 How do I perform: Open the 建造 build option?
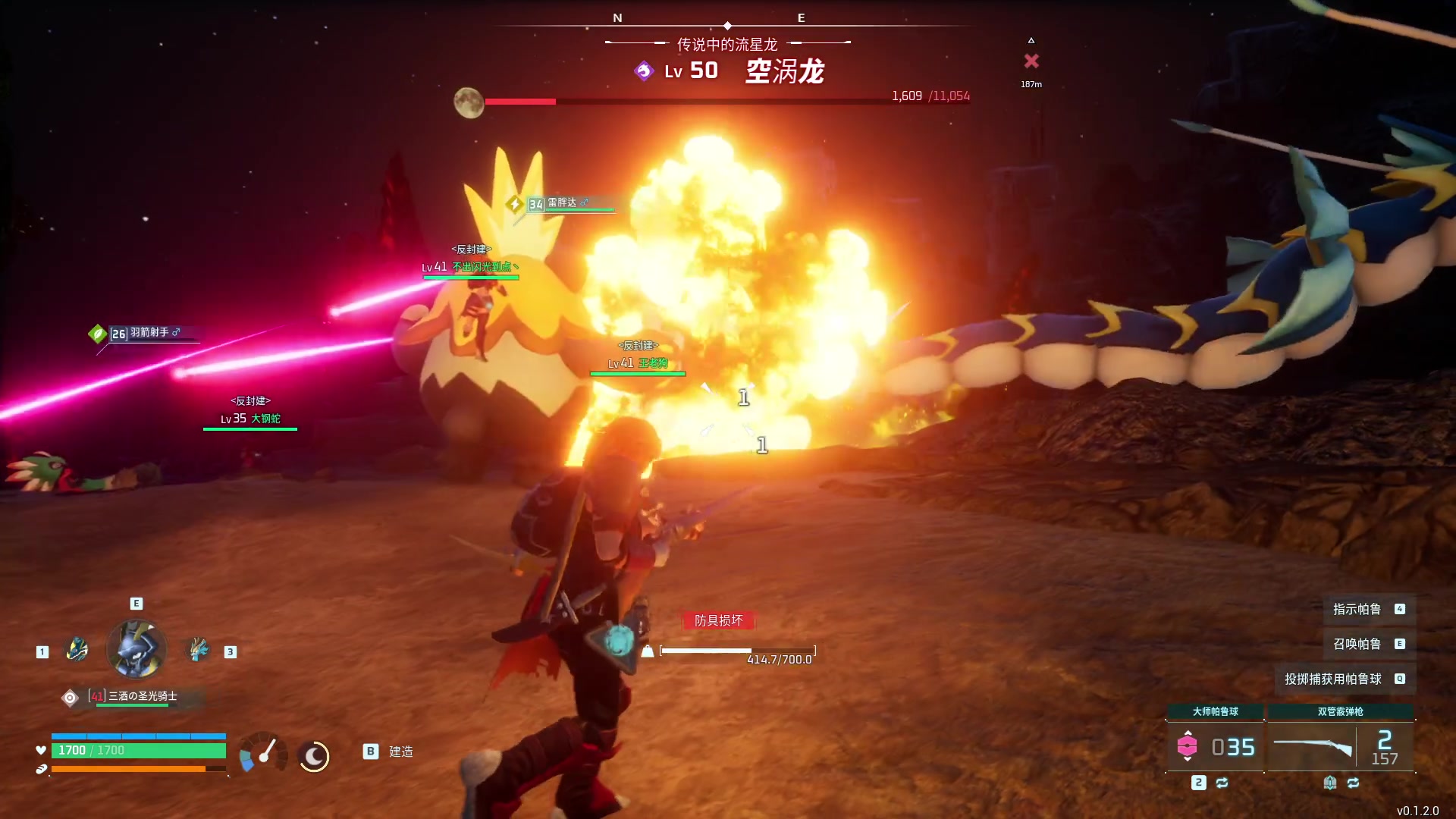390,752
